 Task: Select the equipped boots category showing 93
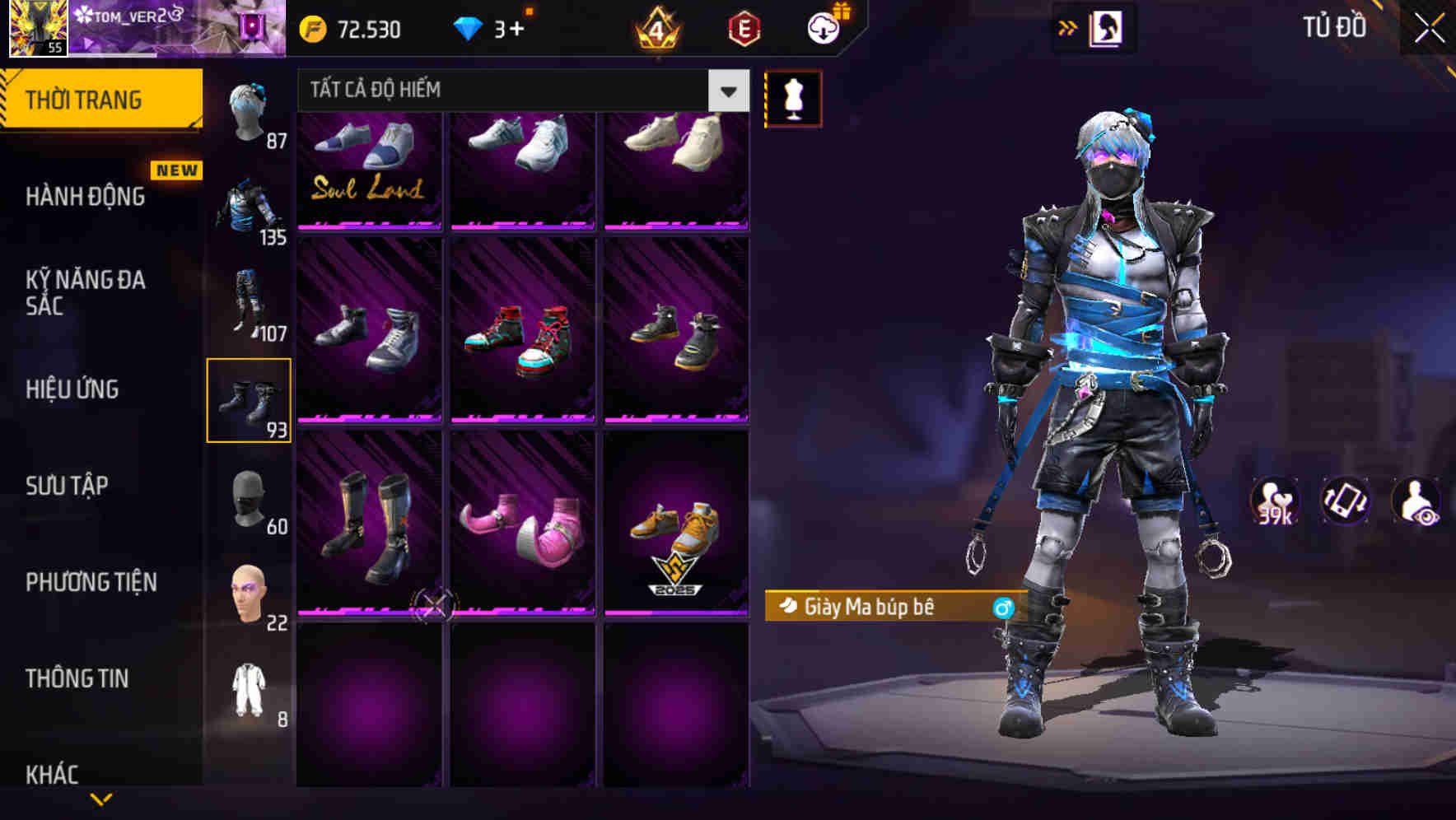250,399
